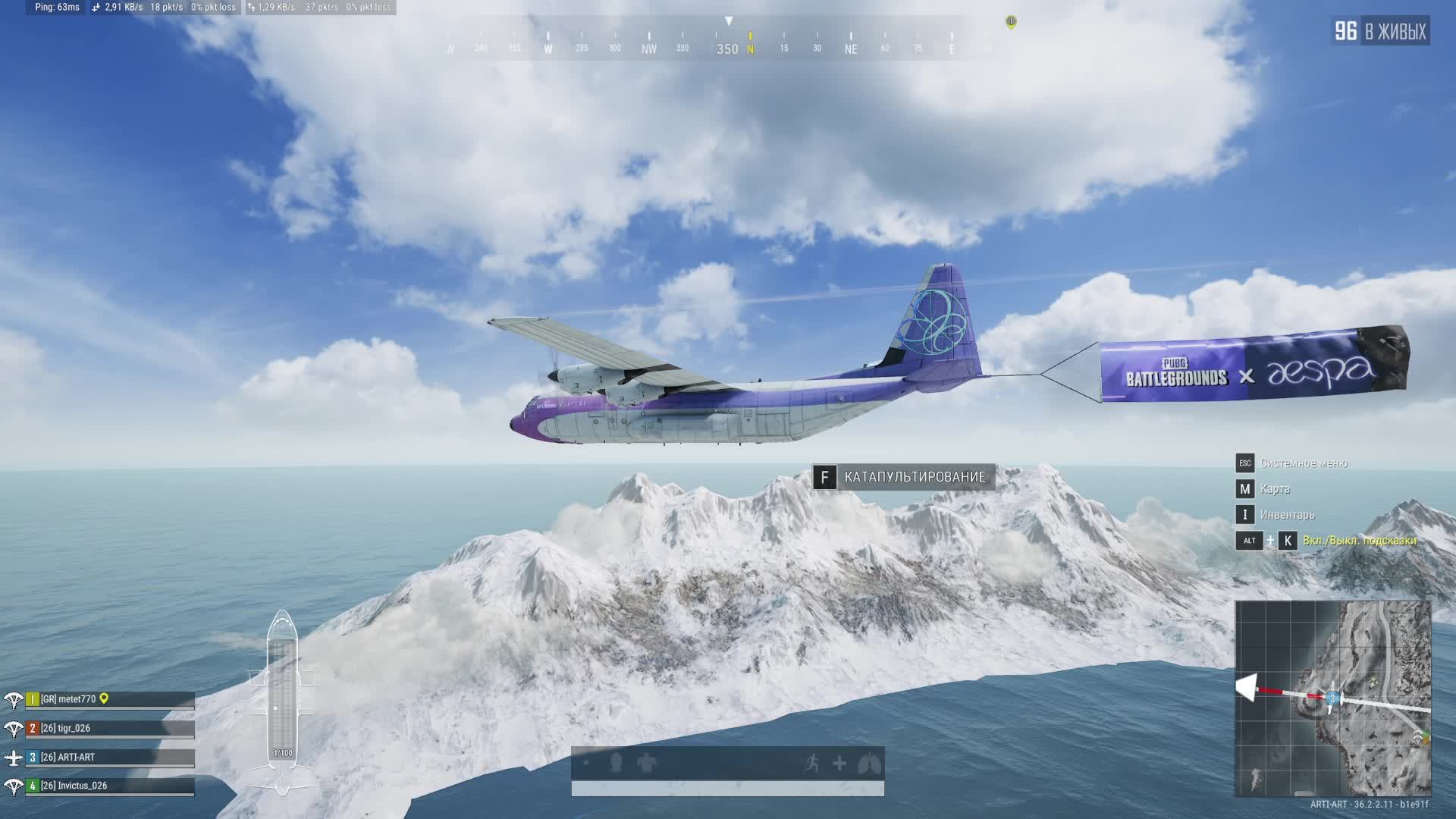This screenshot has height=819, width=1456.
Task: Click the plane seating diagram
Action: coord(282,701)
